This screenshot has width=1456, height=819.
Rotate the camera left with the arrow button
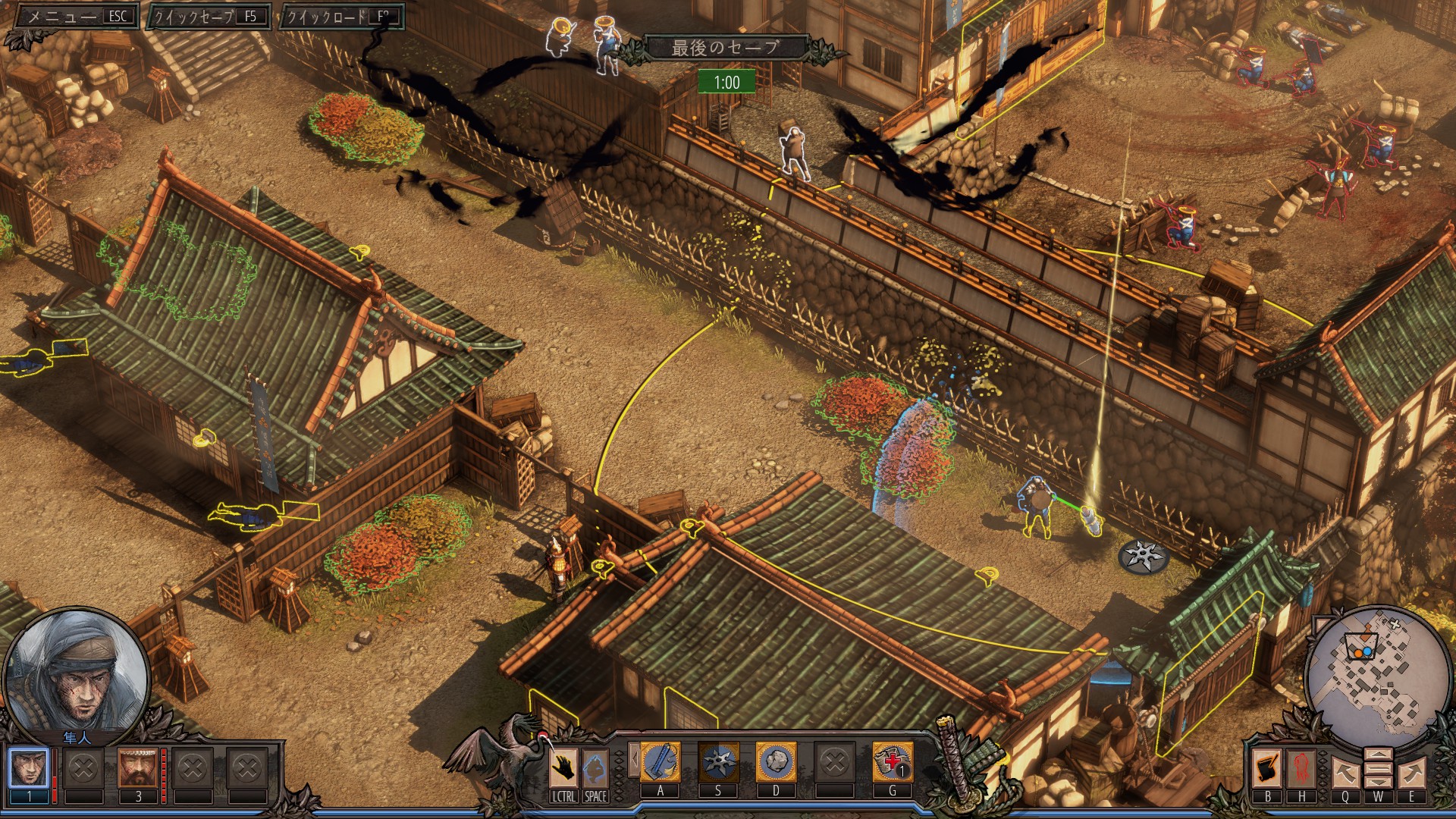point(1345,773)
